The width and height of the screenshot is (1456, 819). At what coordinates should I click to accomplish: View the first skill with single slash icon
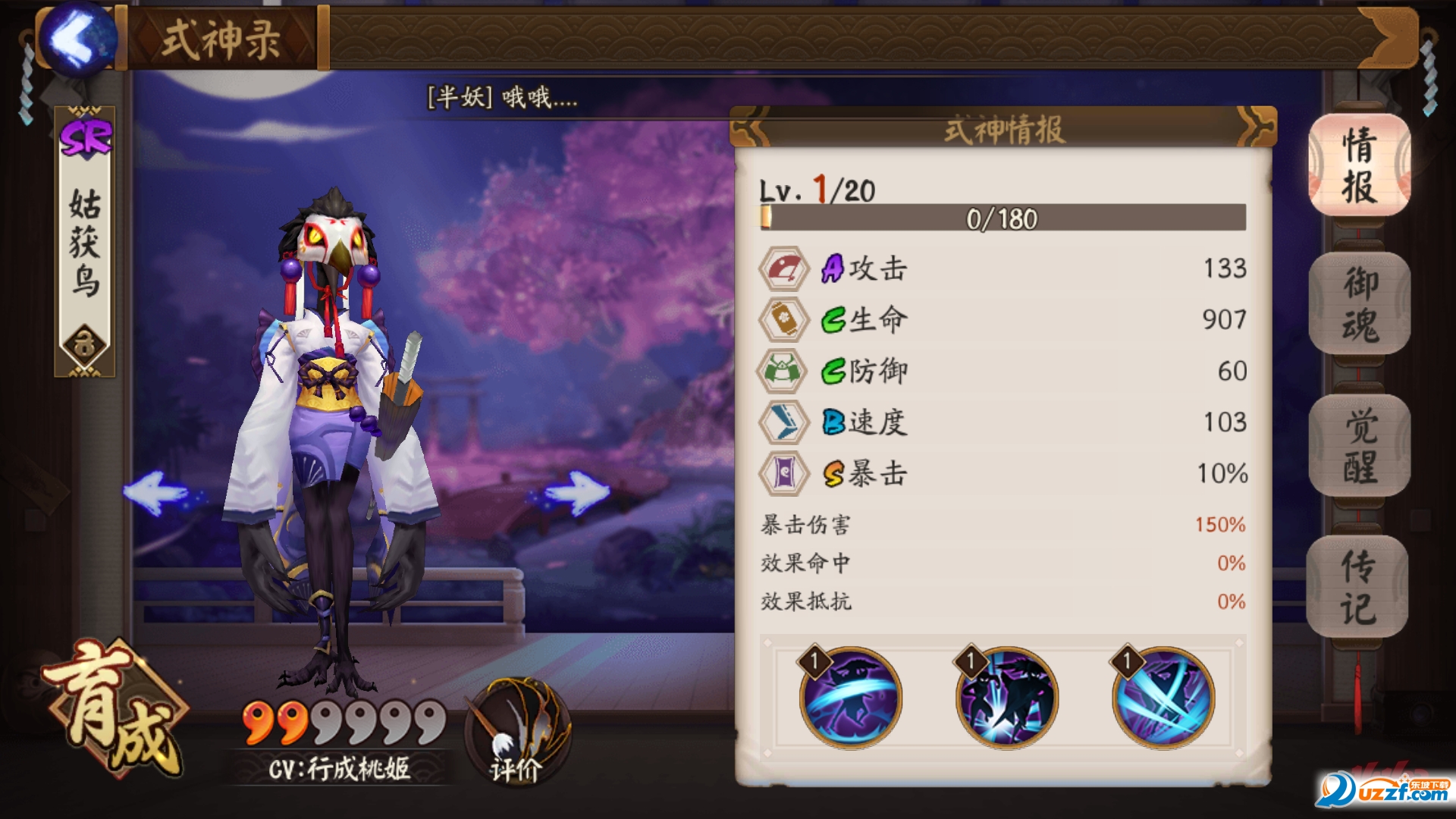tap(850, 697)
